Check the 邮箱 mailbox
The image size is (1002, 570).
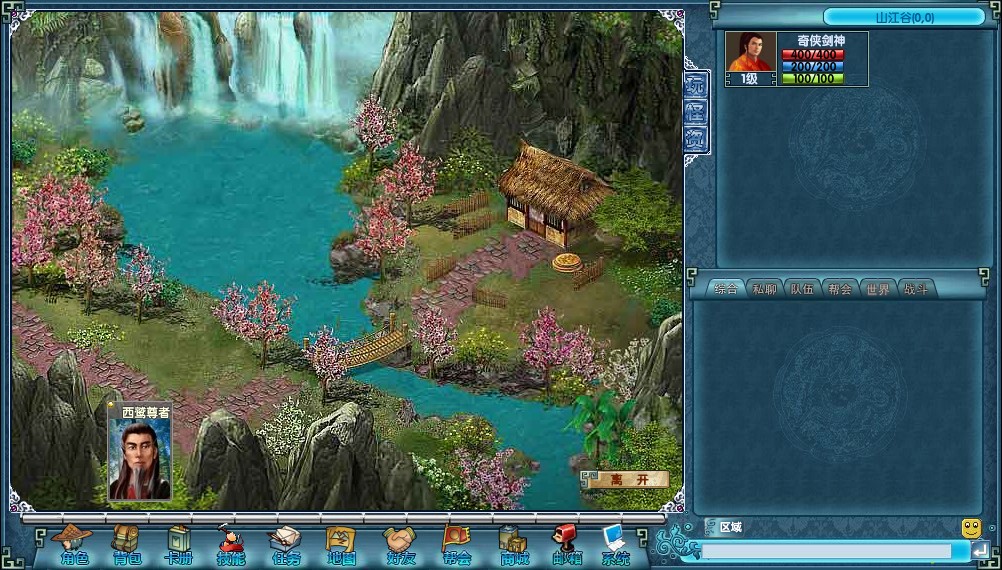[x=566, y=546]
